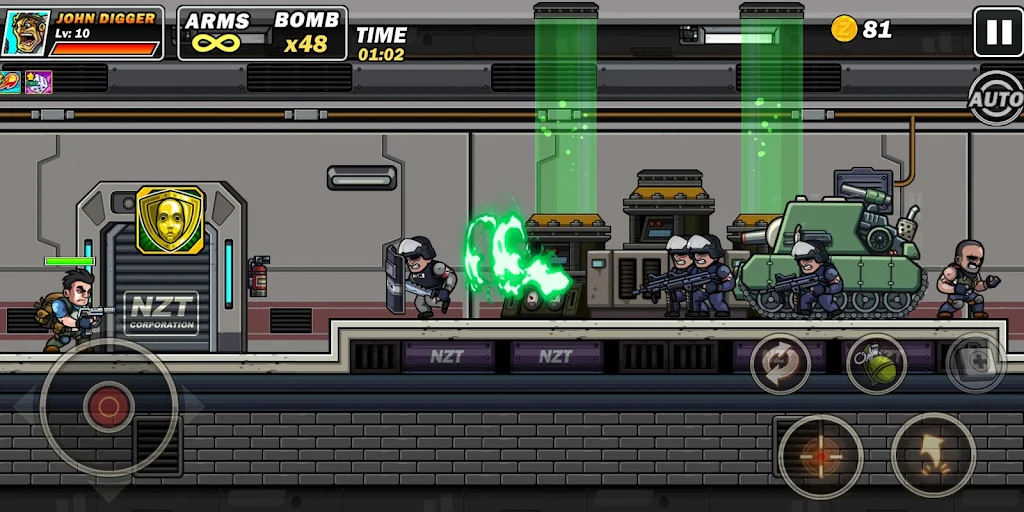Throw a grenade with the grenade button
Image resolution: width=1024 pixels, height=512 pixels.
point(876,363)
